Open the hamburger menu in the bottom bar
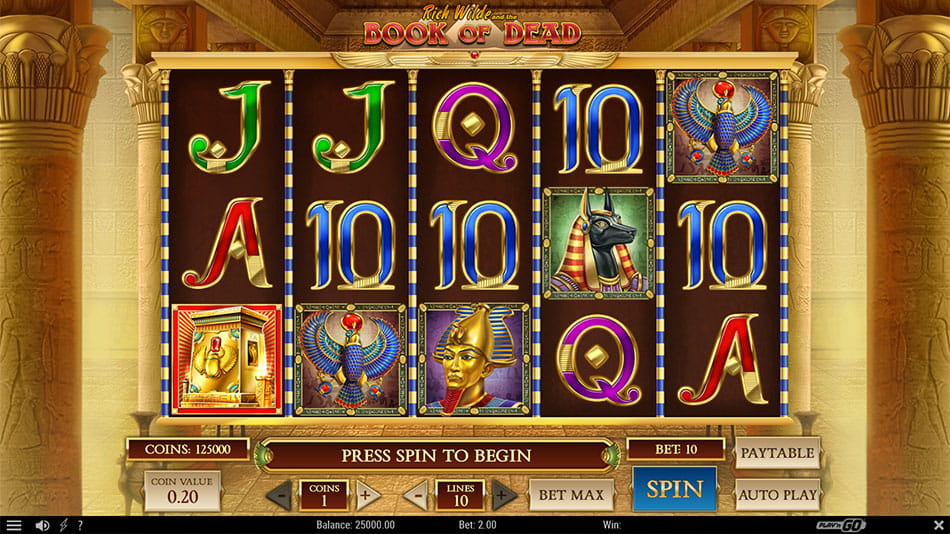 point(14,525)
